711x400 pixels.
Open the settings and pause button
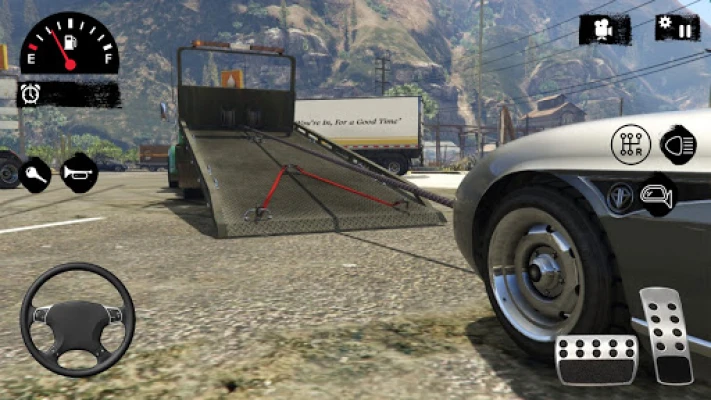677,27
